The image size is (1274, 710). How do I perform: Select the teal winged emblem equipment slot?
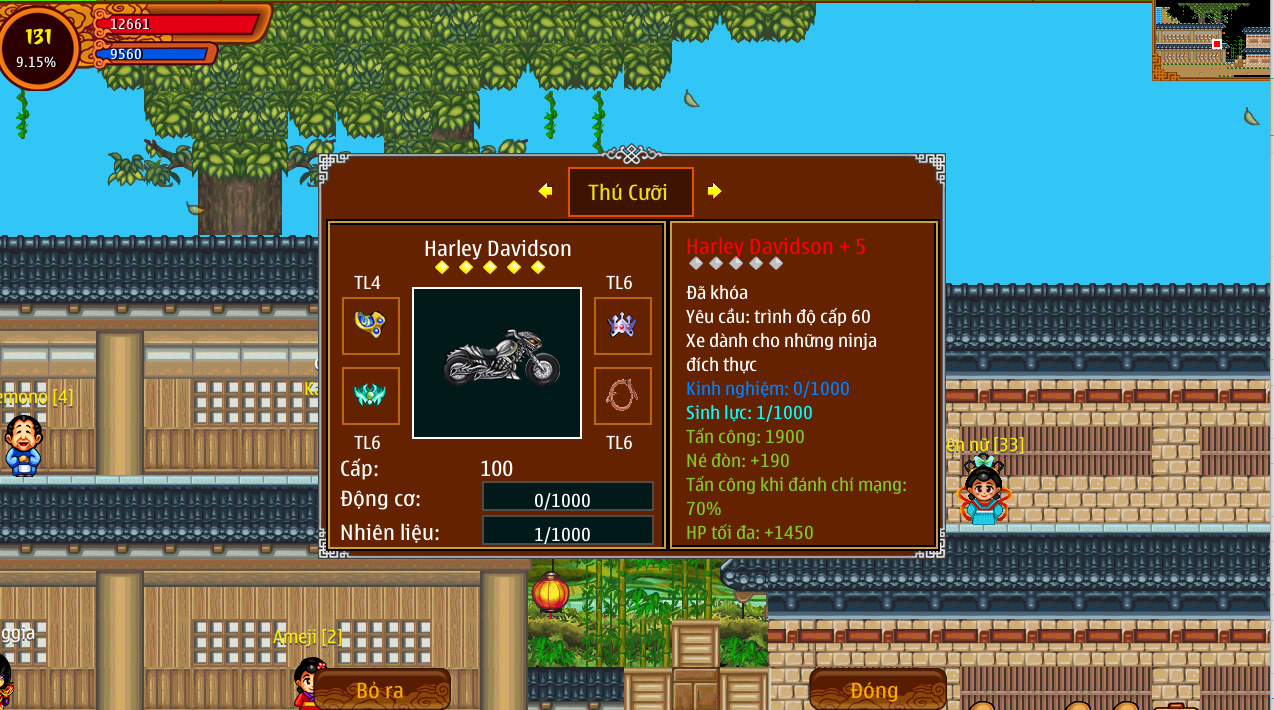point(371,395)
